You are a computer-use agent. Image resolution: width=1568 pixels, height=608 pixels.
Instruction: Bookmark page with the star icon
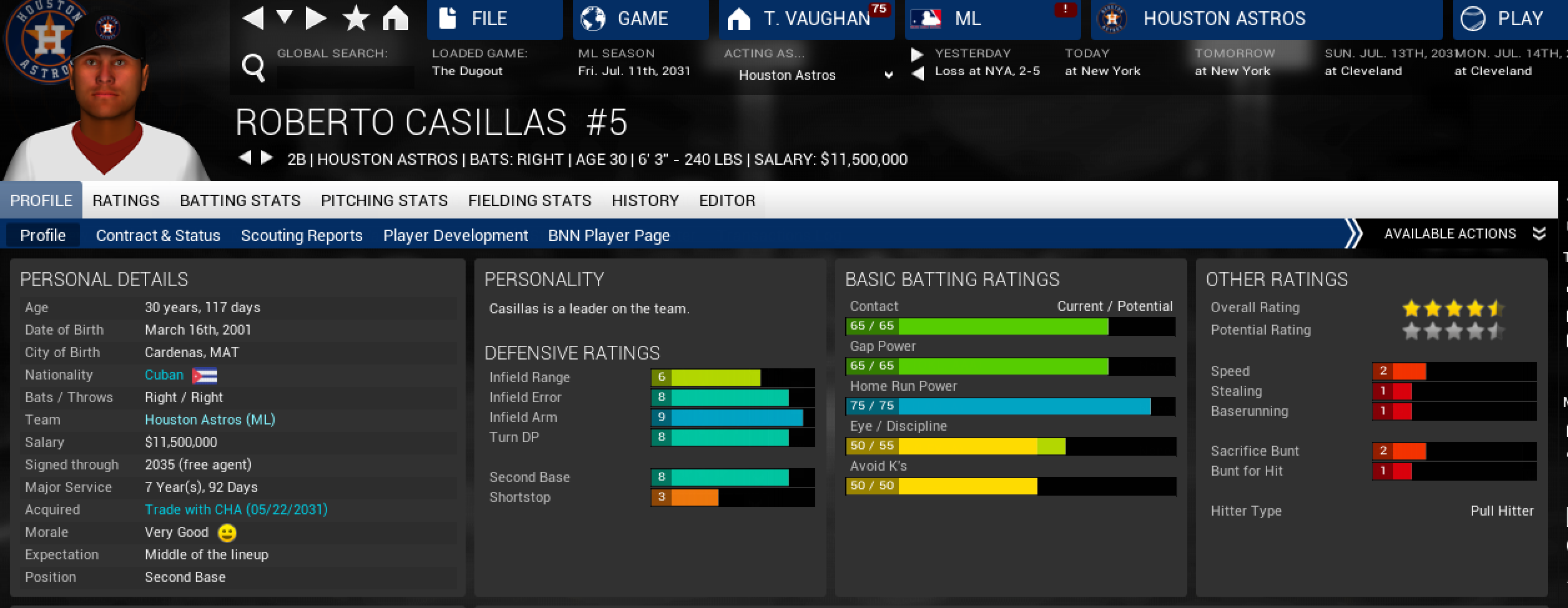(356, 19)
